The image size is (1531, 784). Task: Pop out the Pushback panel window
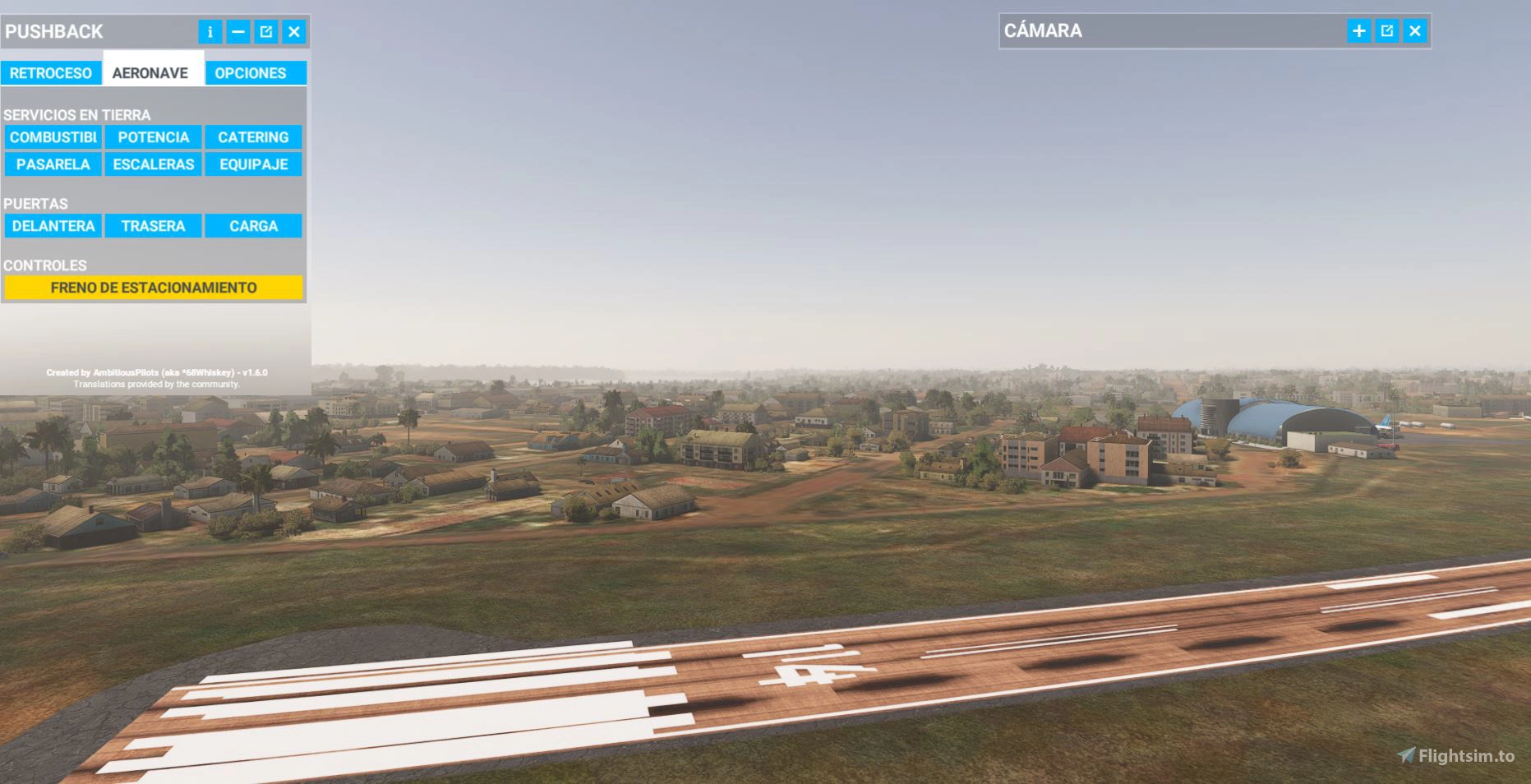point(266,32)
